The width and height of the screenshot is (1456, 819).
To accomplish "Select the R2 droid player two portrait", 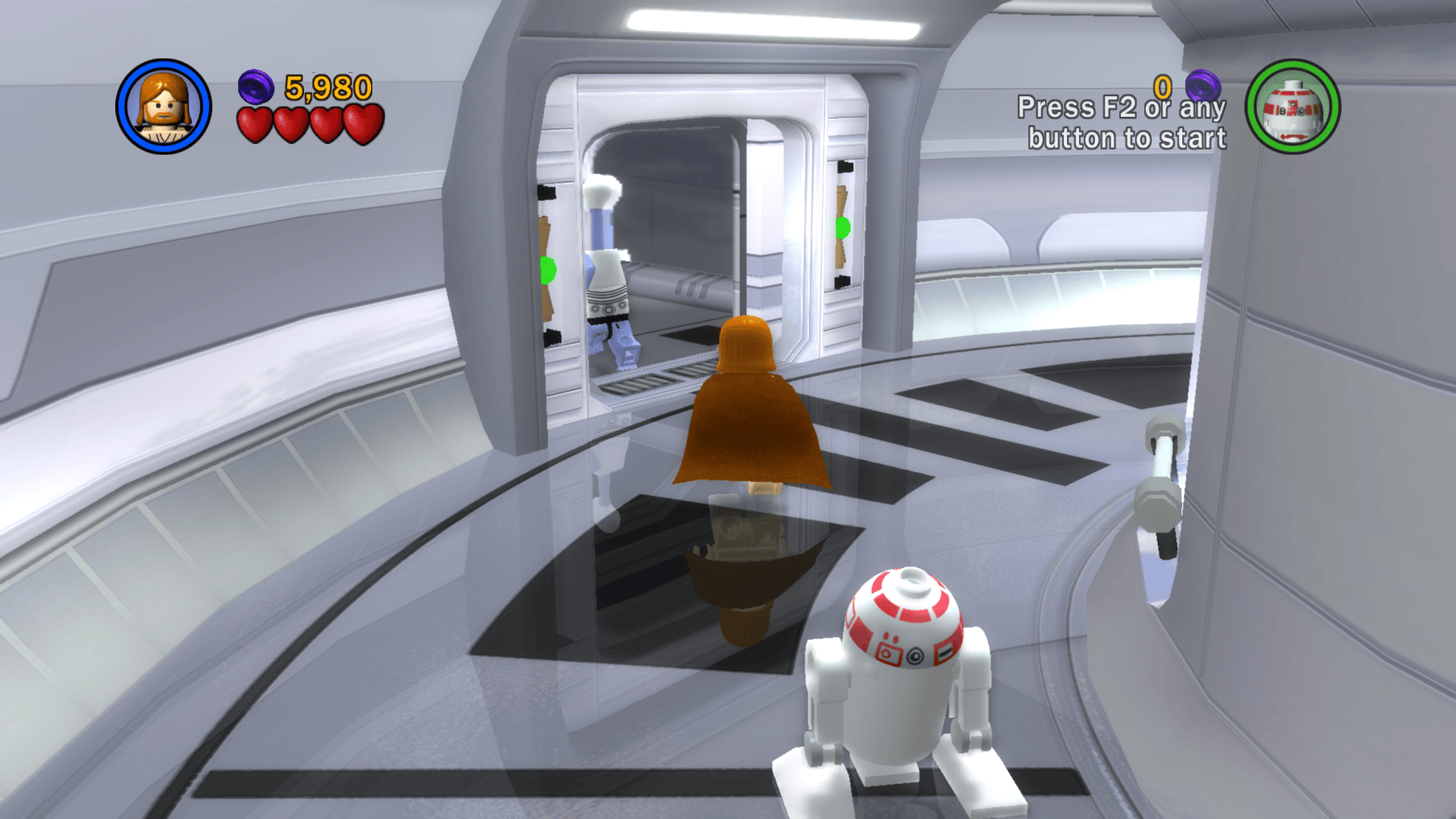I will pyautogui.click(x=1292, y=106).
